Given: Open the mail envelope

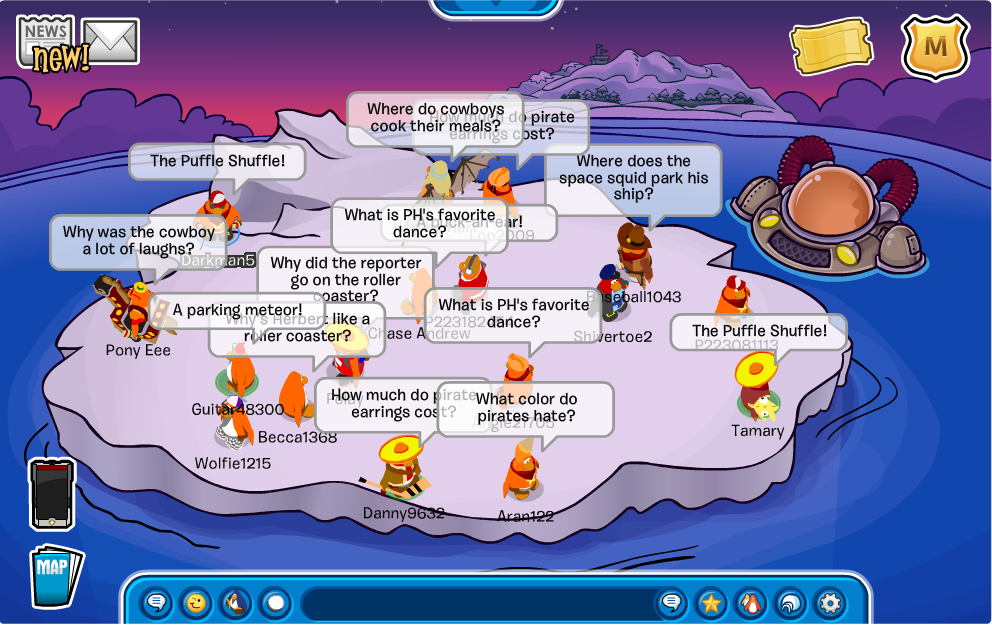Looking at the screenshot, I should click(110, 42).
